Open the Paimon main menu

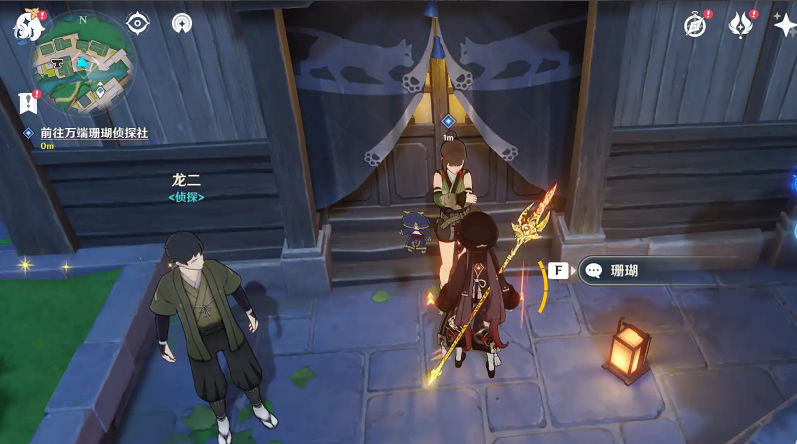pos(27,26)
